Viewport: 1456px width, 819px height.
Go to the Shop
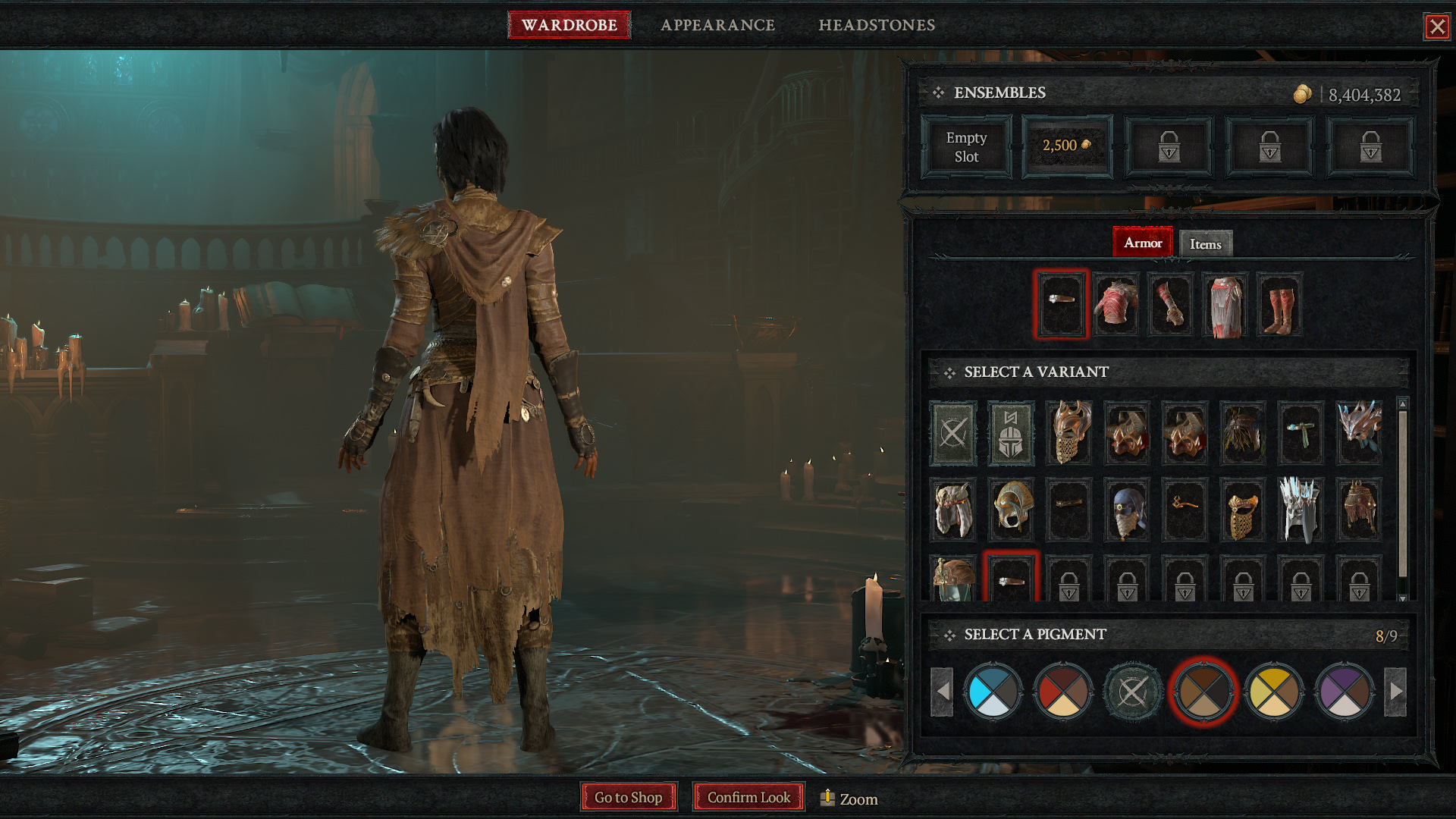(x=628, y=798)
